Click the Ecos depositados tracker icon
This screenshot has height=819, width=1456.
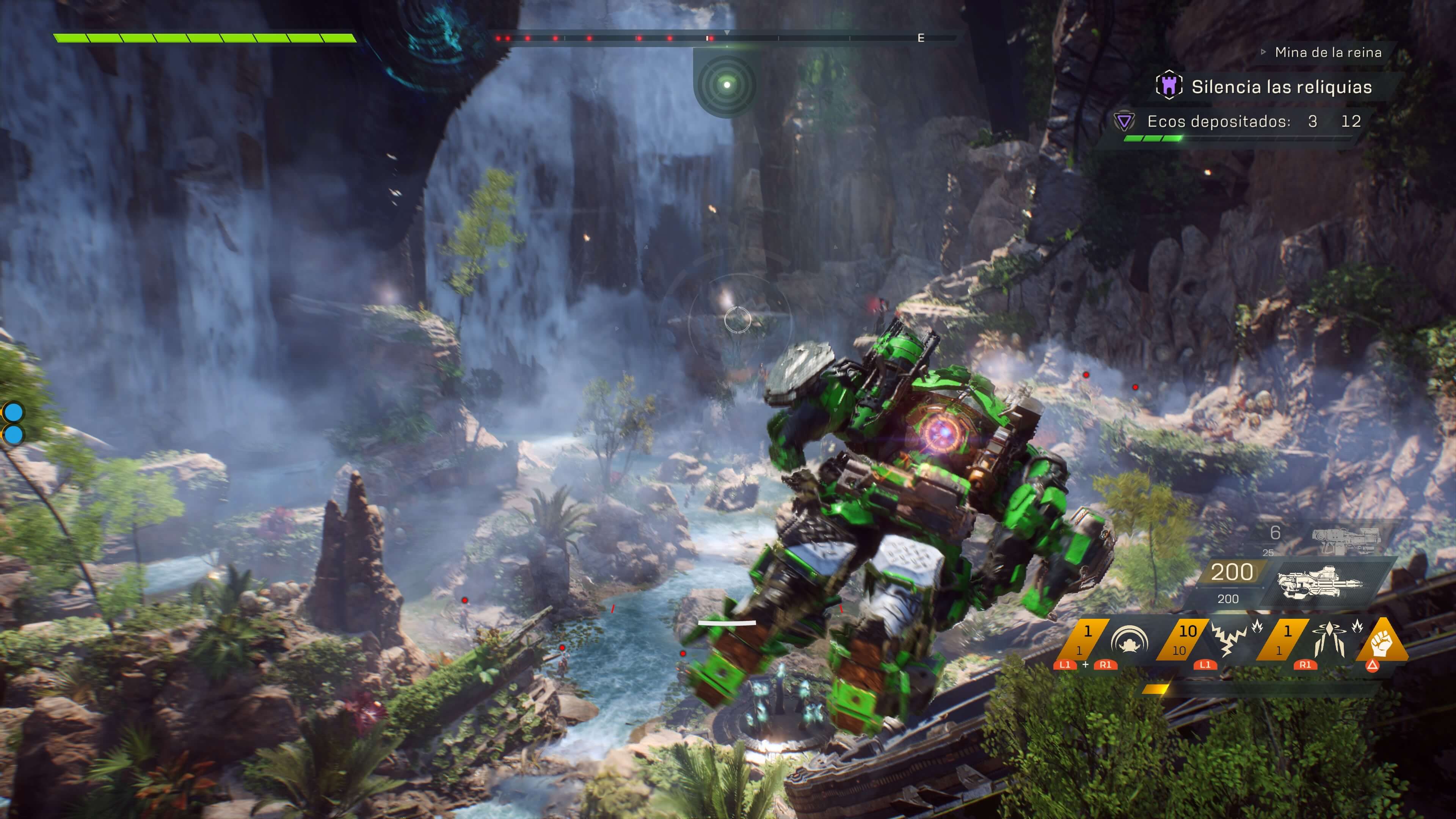(x=1124, y=121)
